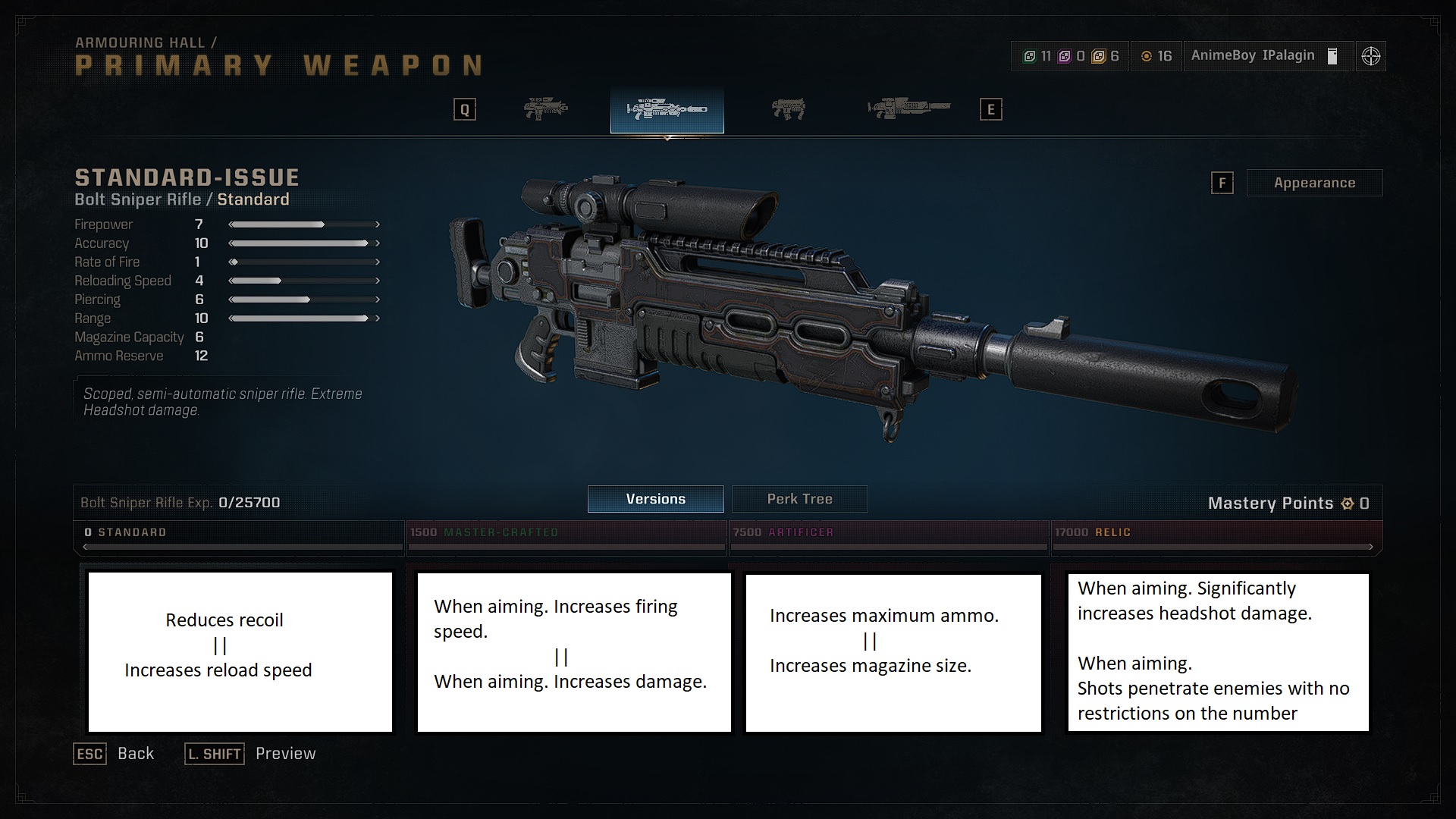The width and height of the screenshot is (1456, 819).
Task: Select the compact SMG weapon icon
Action: 789,108
